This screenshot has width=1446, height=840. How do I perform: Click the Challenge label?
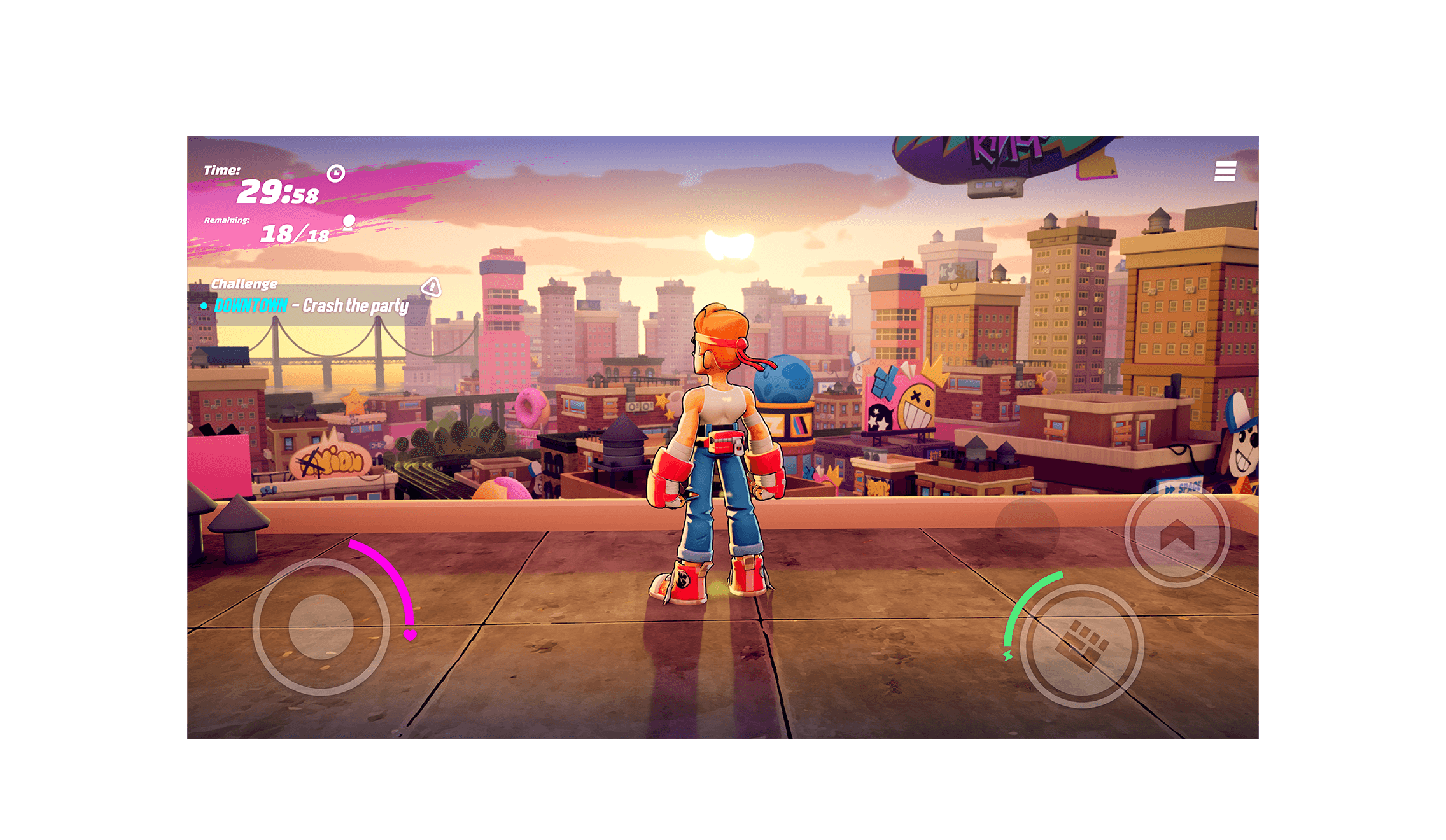point(245,284)
